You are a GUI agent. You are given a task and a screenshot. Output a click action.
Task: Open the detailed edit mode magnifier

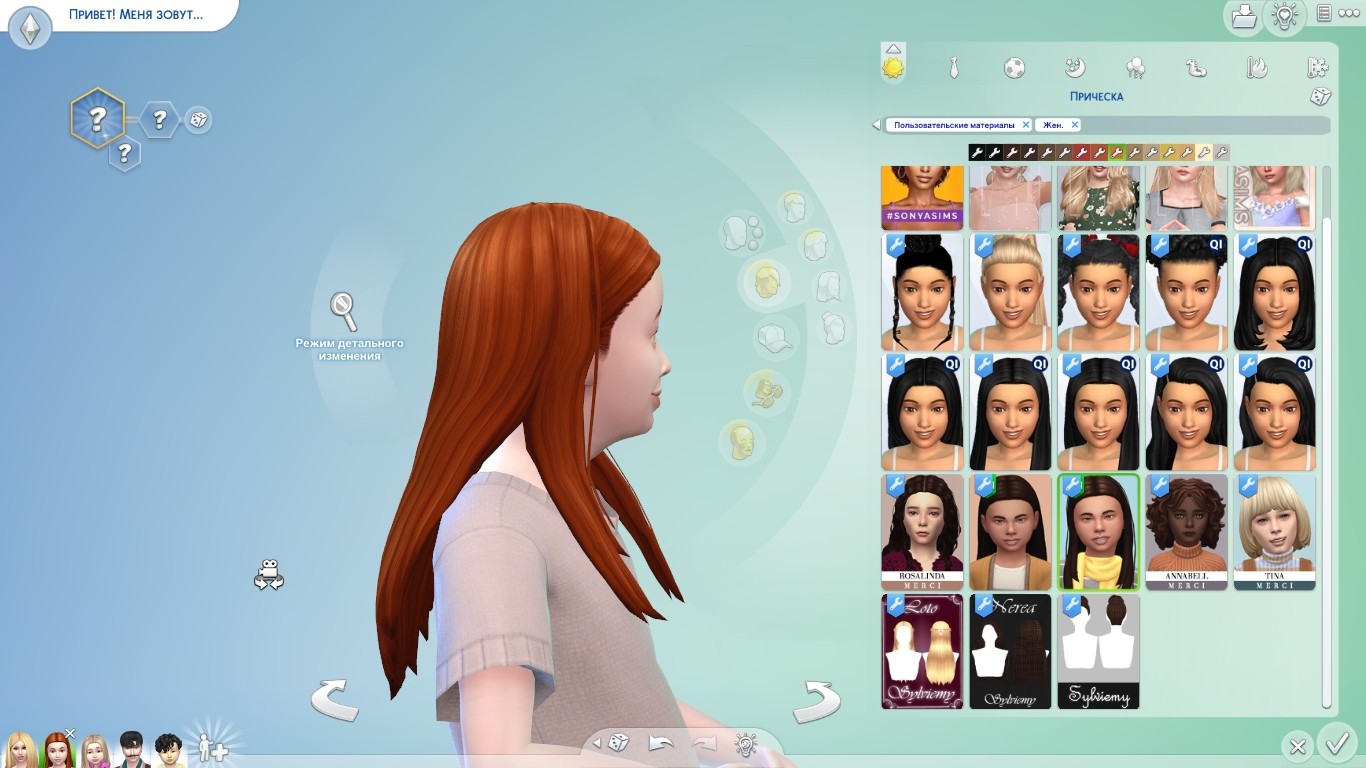click(344, 312)
